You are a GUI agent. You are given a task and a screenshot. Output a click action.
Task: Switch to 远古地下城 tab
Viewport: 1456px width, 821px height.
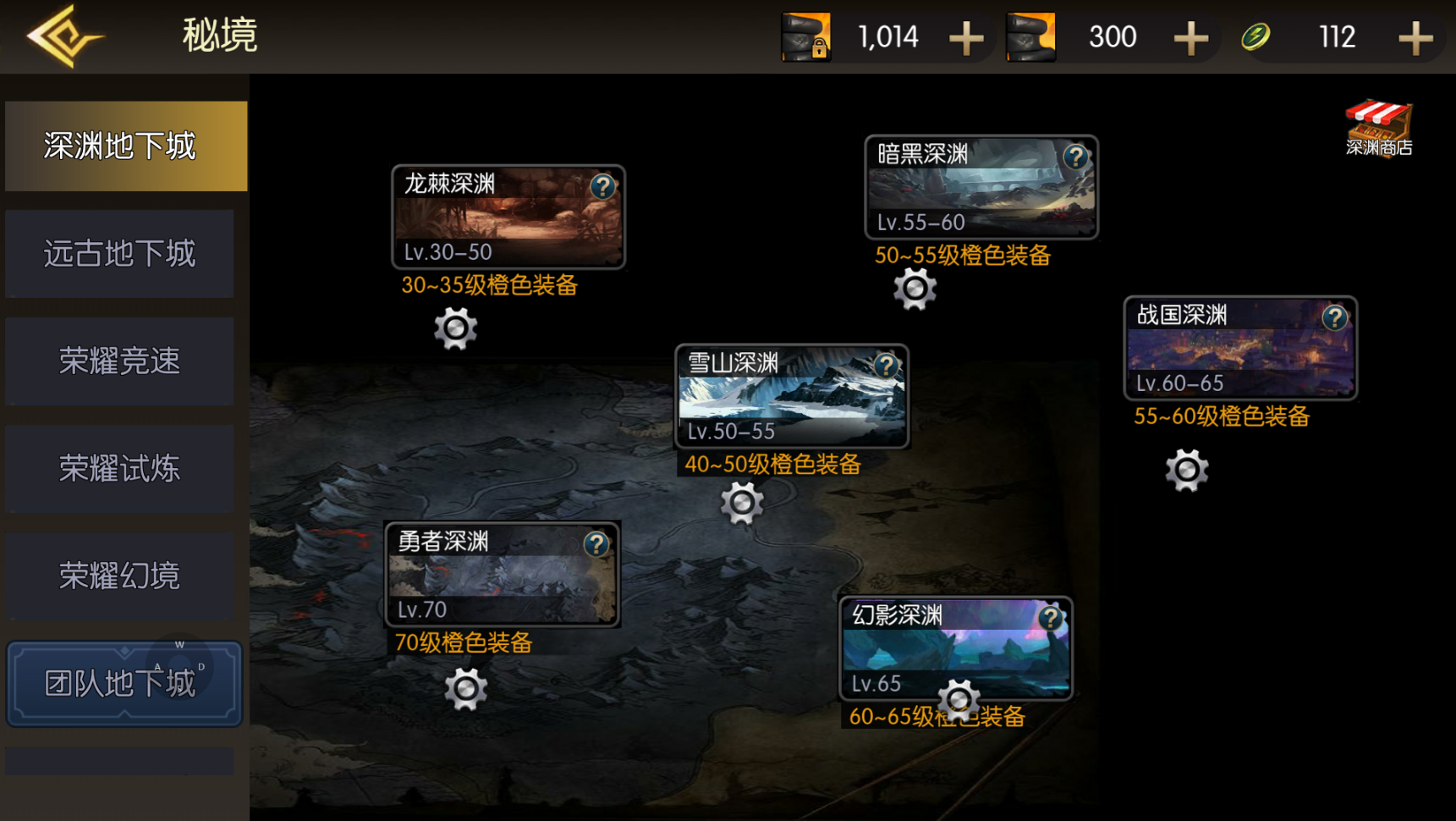pos(119,254)
